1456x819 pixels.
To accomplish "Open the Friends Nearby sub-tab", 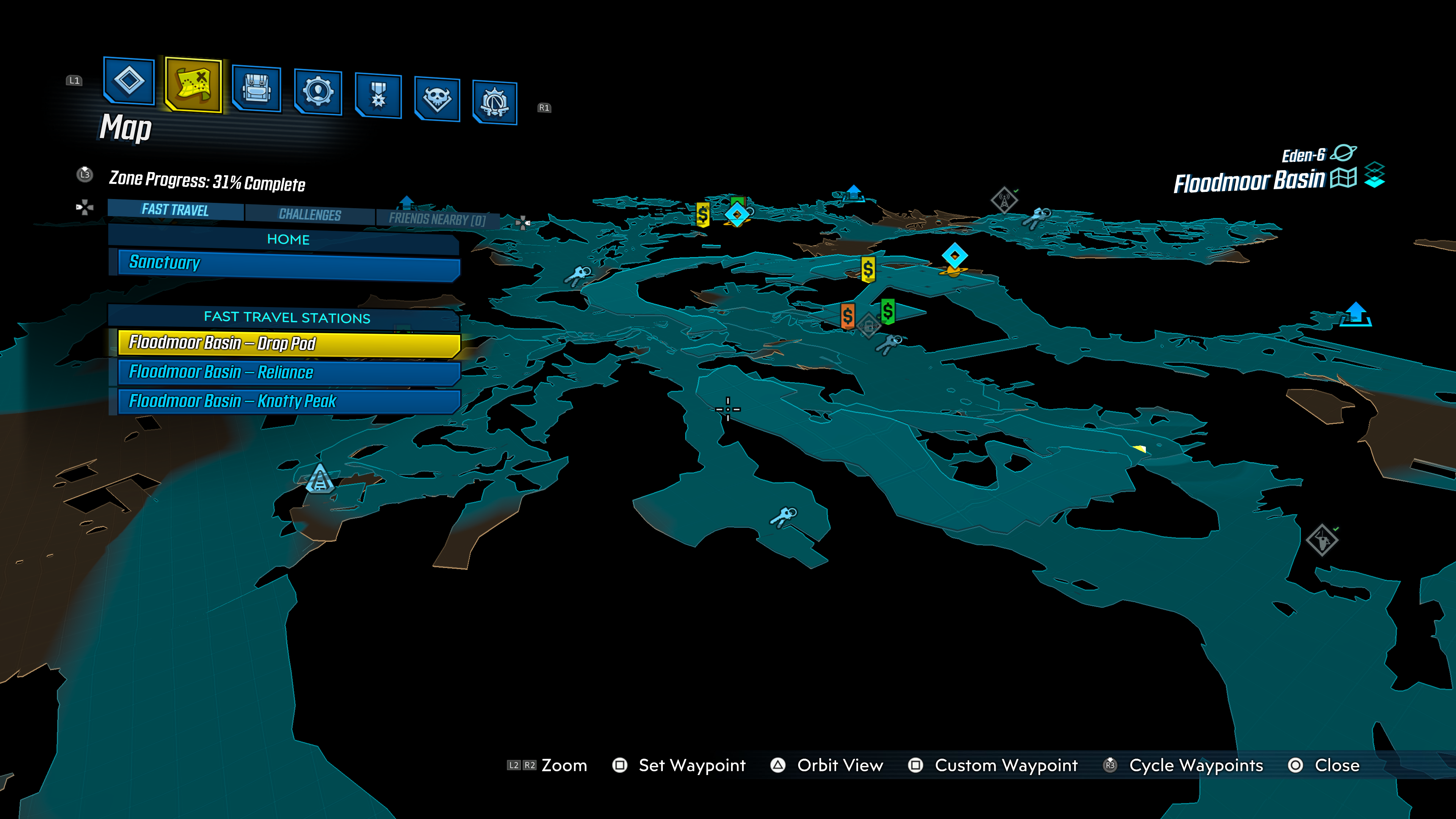I will pyautogui.click(x=437, y=219).
